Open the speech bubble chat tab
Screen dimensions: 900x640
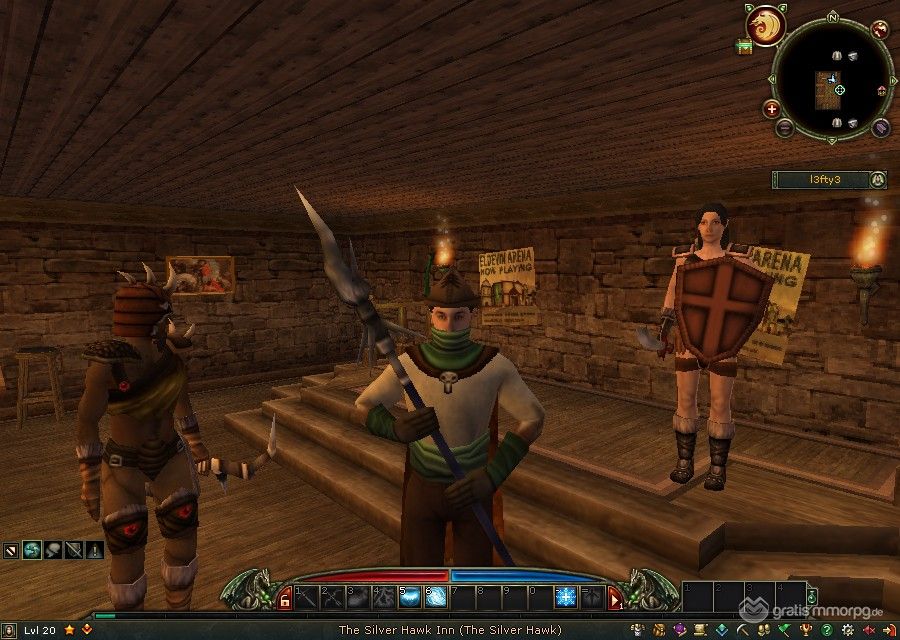(x=52, y=549)
